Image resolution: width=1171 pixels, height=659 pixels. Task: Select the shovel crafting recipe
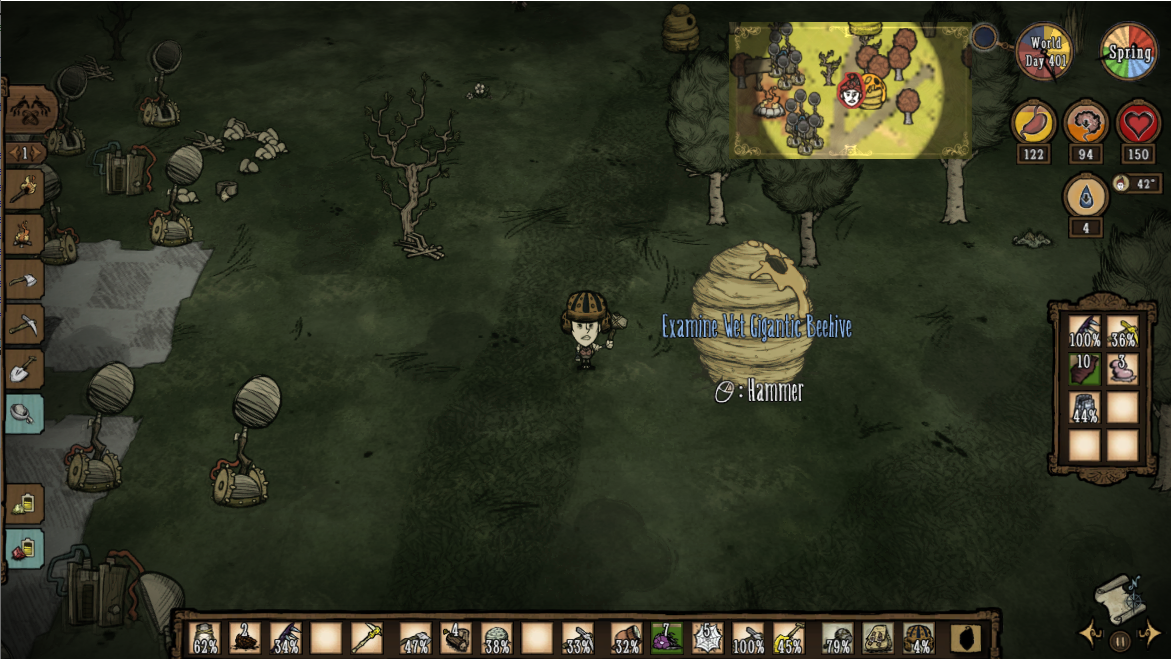[24, 370]
